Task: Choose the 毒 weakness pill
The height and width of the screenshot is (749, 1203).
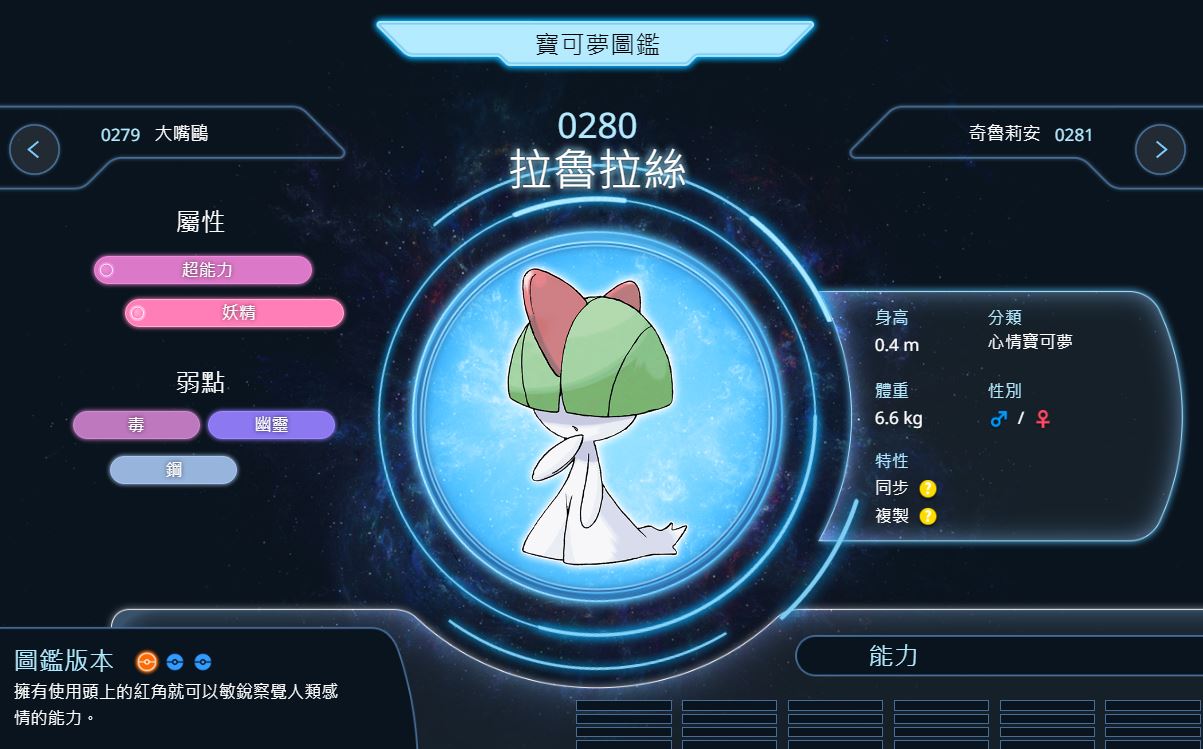Action: (136, 425)
